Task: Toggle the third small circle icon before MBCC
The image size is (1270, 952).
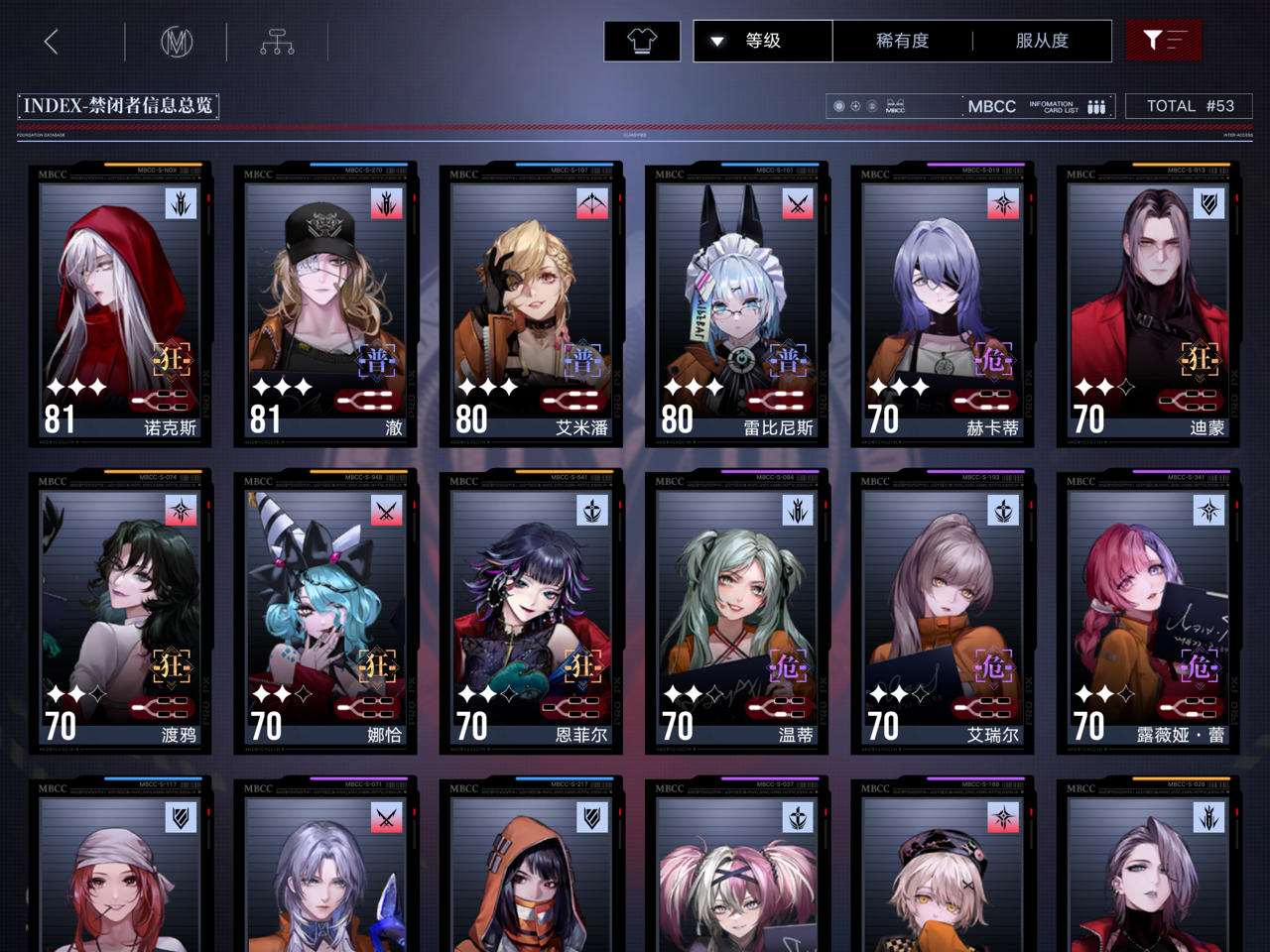Action: pos(872,105)
